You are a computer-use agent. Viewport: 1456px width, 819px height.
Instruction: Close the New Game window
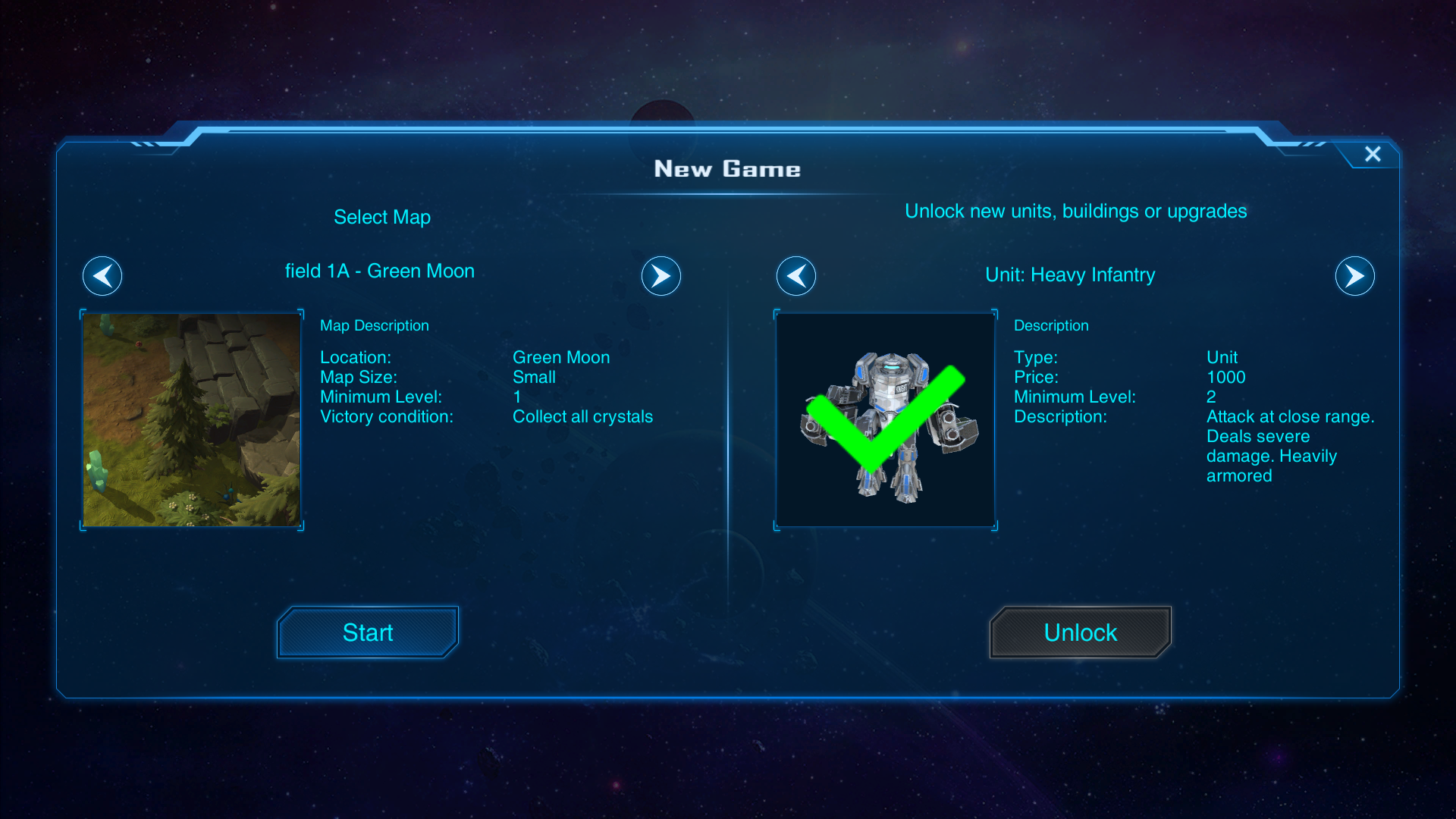[x=1373, y=154]
